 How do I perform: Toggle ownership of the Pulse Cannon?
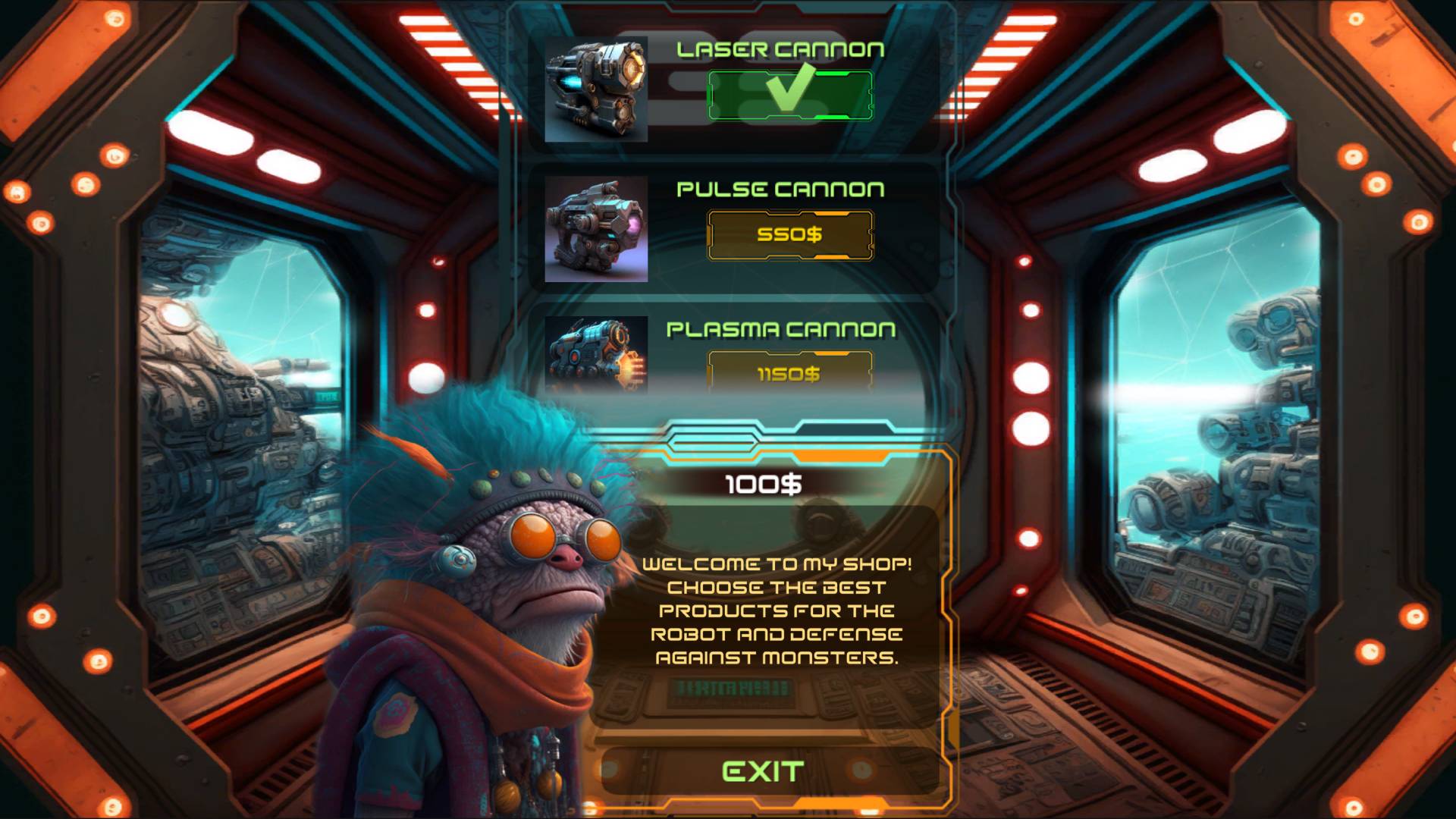click(x=790, y=234)
